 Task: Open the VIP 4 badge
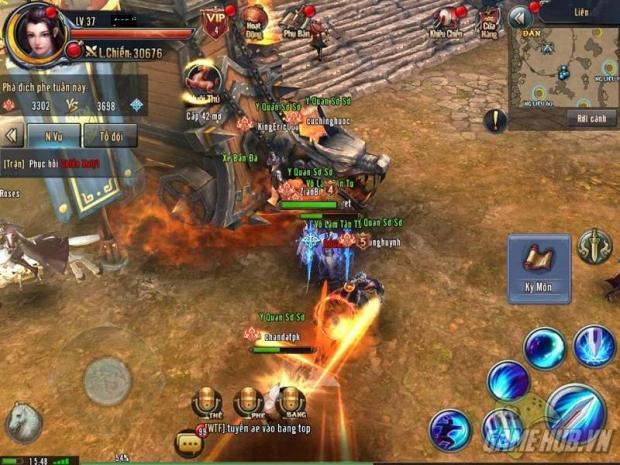(x=213, y=22)
